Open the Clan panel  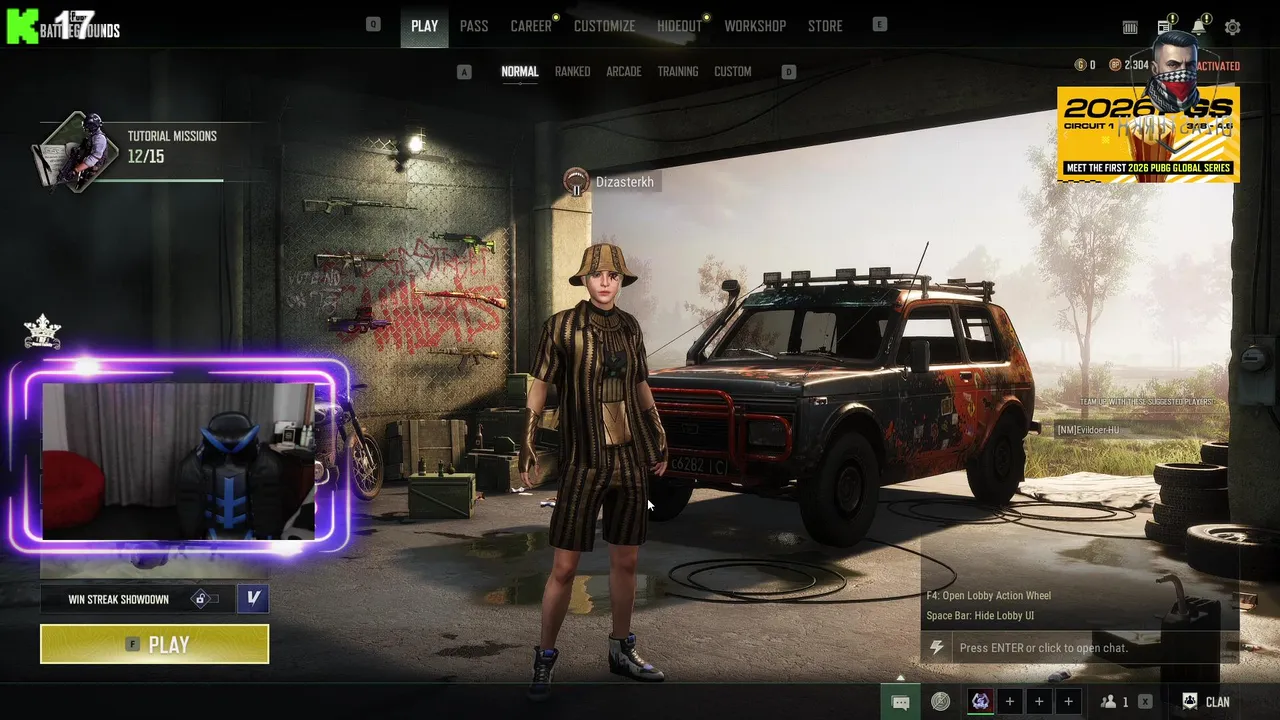pyautogui.click(x=1206, y=702)
